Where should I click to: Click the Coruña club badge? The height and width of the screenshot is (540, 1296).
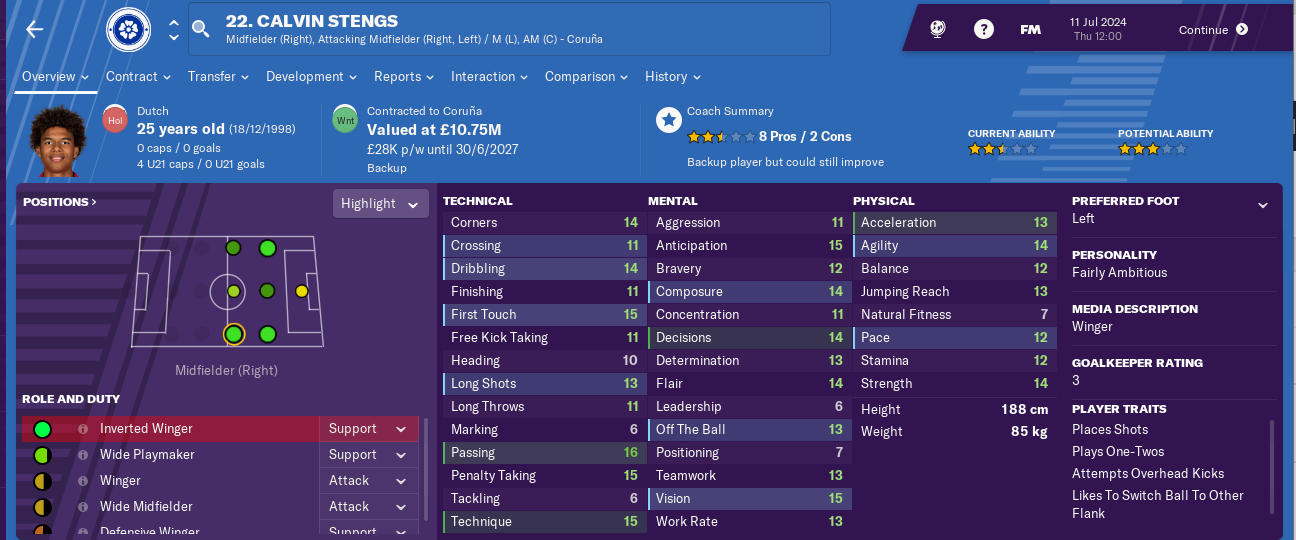pos(127,30)
